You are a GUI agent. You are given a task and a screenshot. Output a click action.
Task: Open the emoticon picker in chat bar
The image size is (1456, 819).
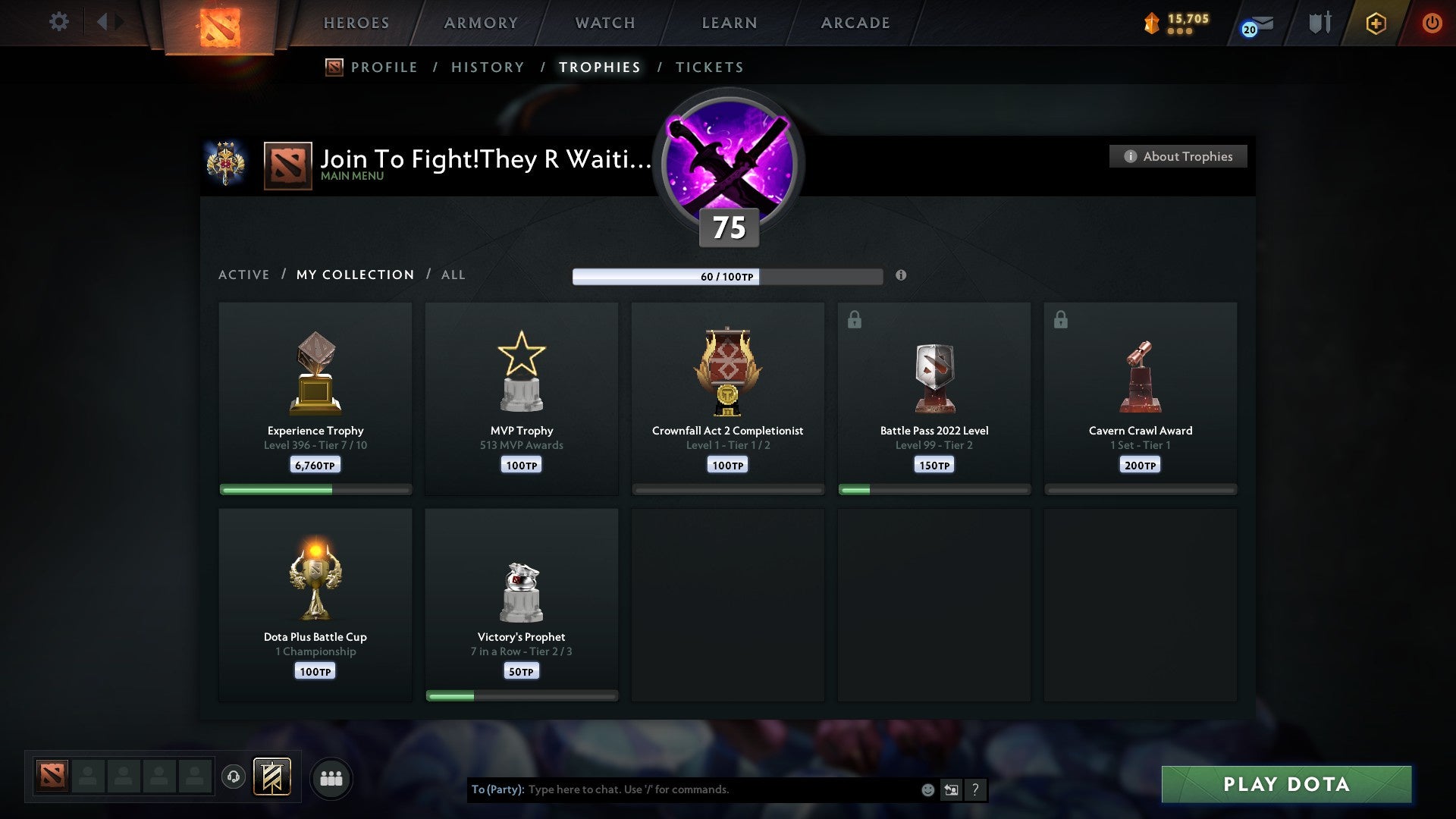pyautogui.click(x=927, y=789)
